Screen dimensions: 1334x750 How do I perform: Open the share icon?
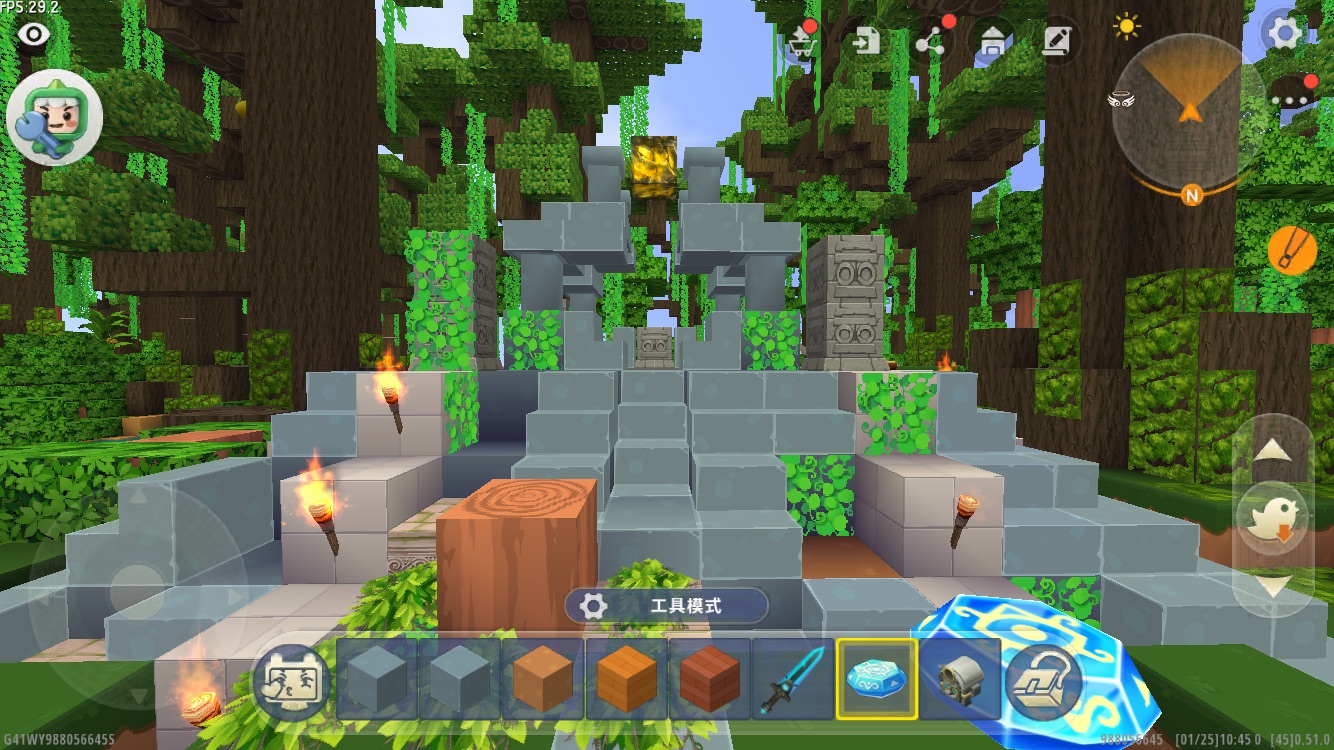pos(931,41)
